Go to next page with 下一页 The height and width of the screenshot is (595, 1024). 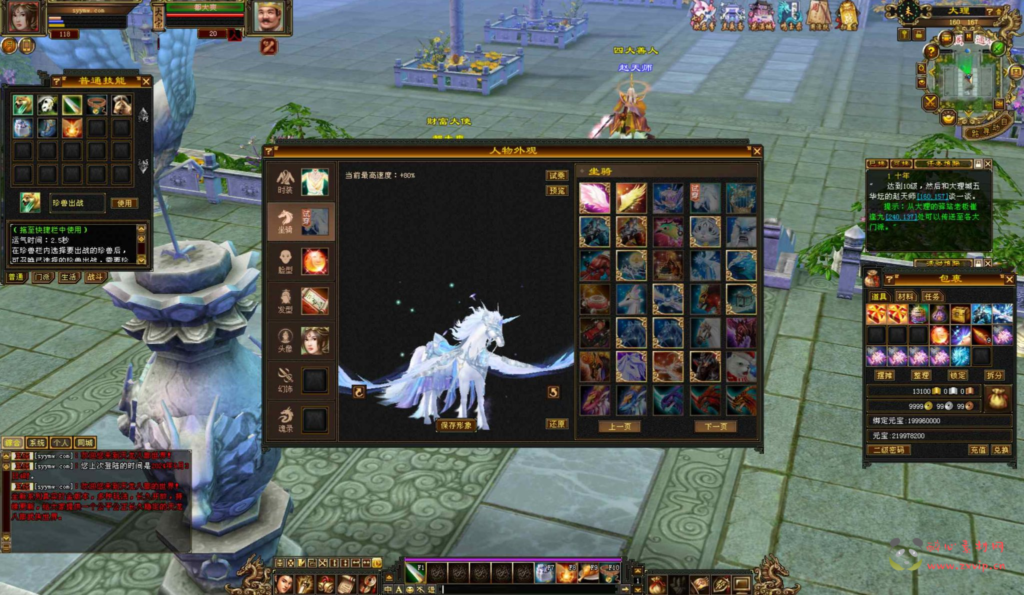(714, 426)
